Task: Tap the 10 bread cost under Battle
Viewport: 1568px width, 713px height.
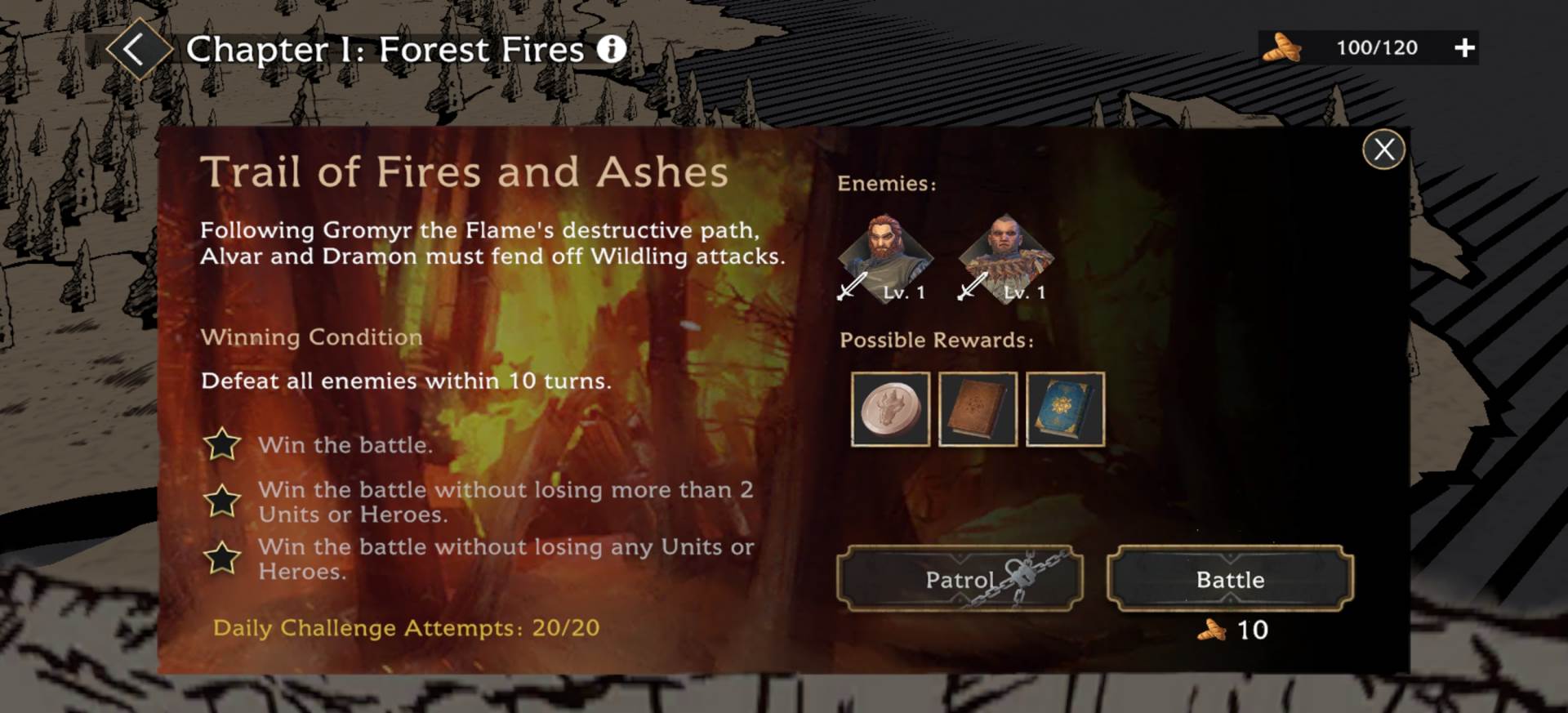Action: pyautogui.click(x=1235, y=629)
